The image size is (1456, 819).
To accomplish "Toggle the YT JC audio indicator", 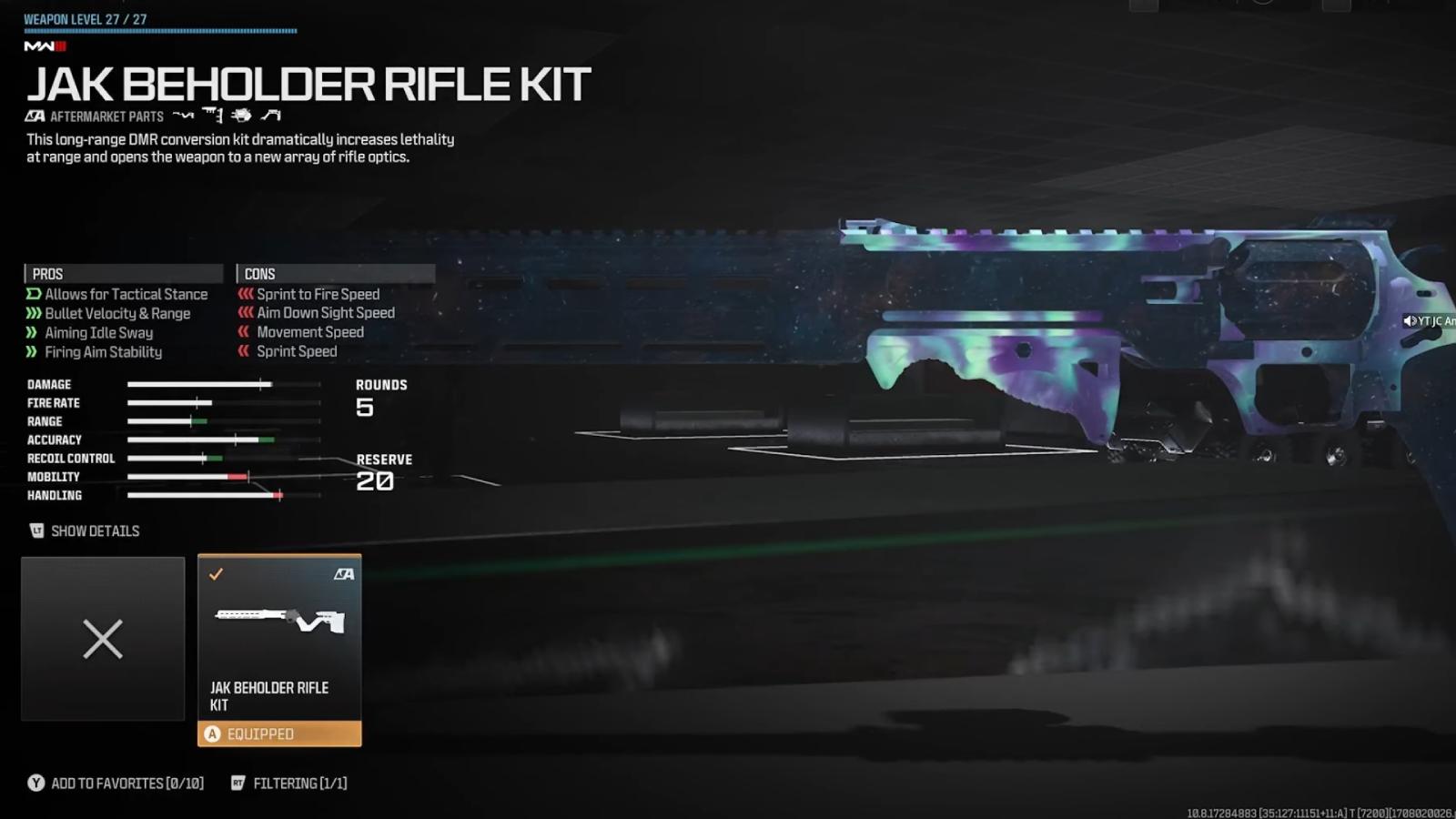I will point(1410,320).
